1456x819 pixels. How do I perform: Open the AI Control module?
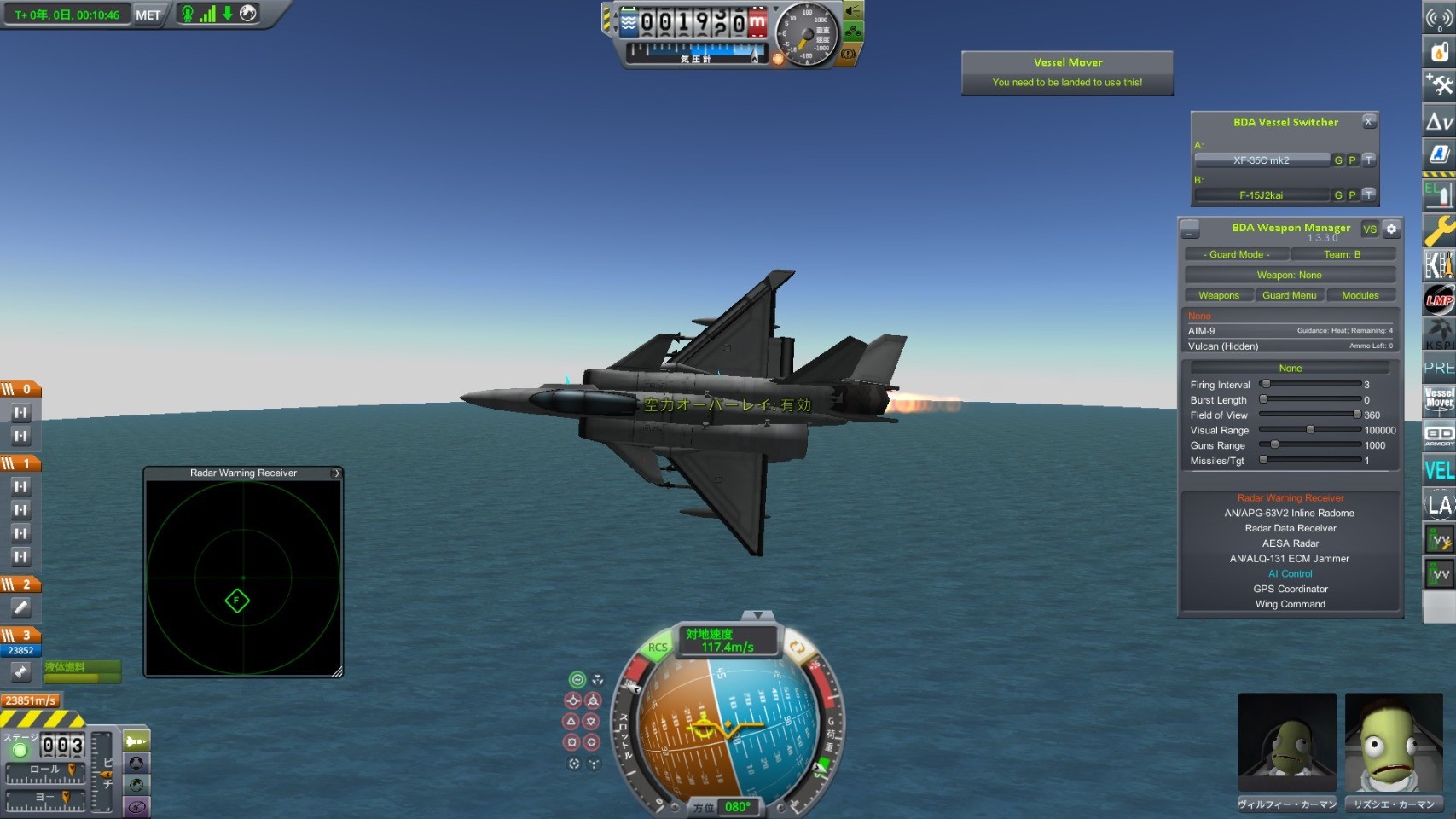click(1290, 574)
